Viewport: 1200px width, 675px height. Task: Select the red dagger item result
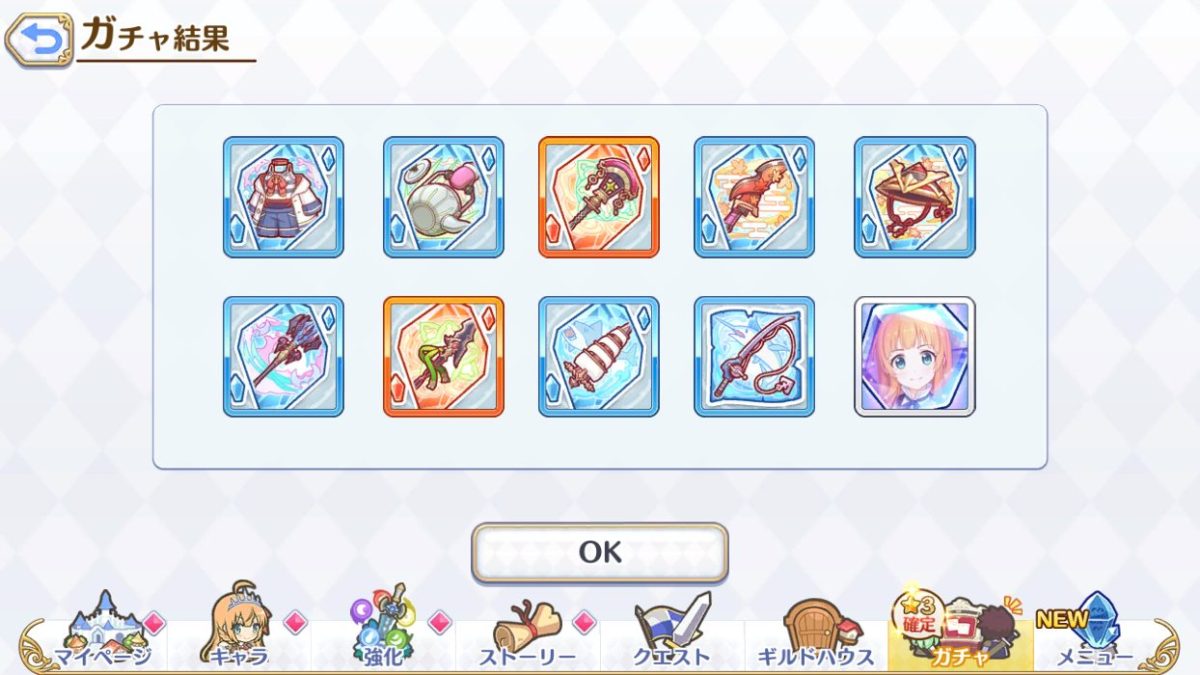tap(754, 197)
